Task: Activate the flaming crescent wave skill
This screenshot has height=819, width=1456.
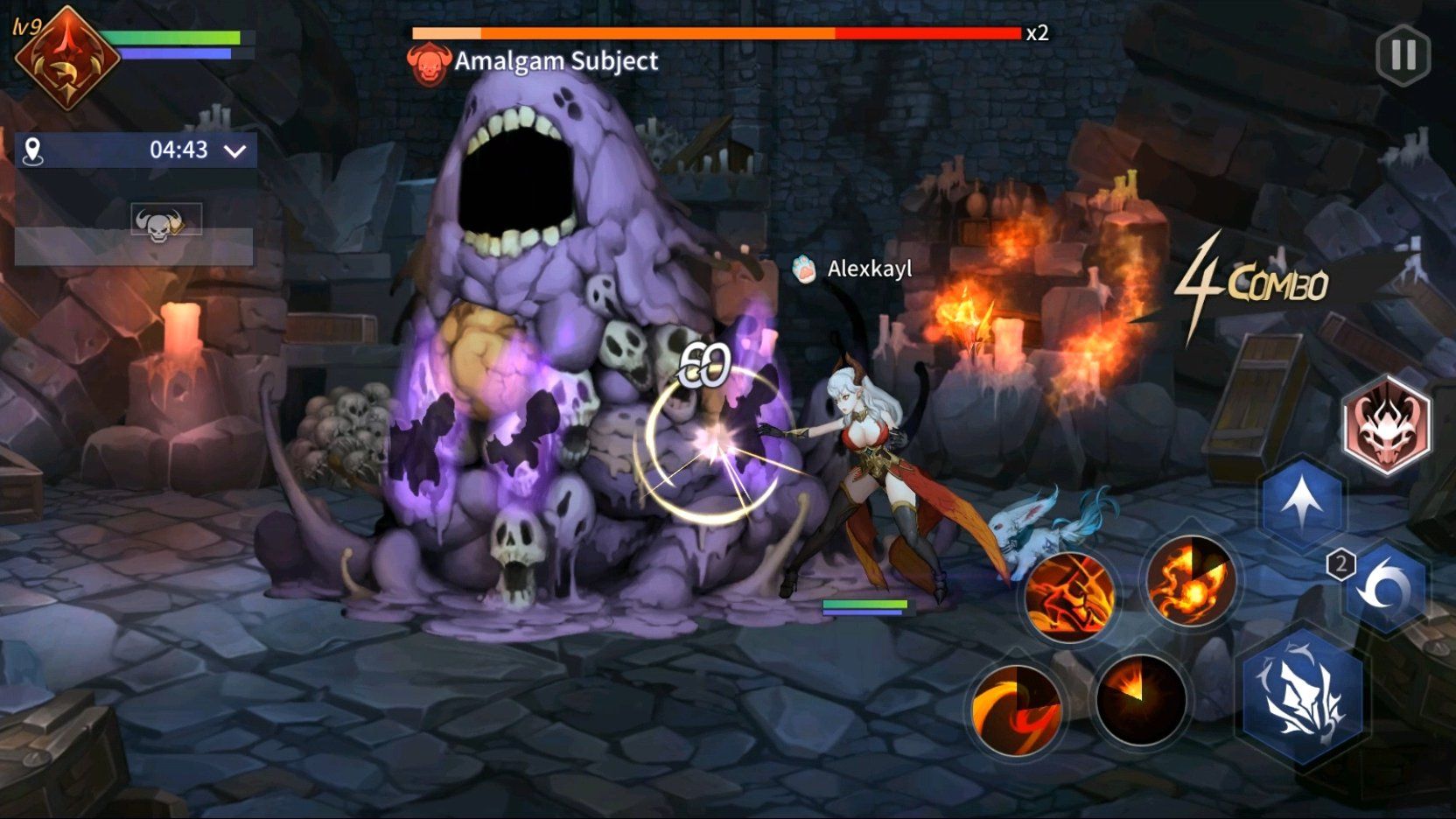Action: click(1015, 708)
